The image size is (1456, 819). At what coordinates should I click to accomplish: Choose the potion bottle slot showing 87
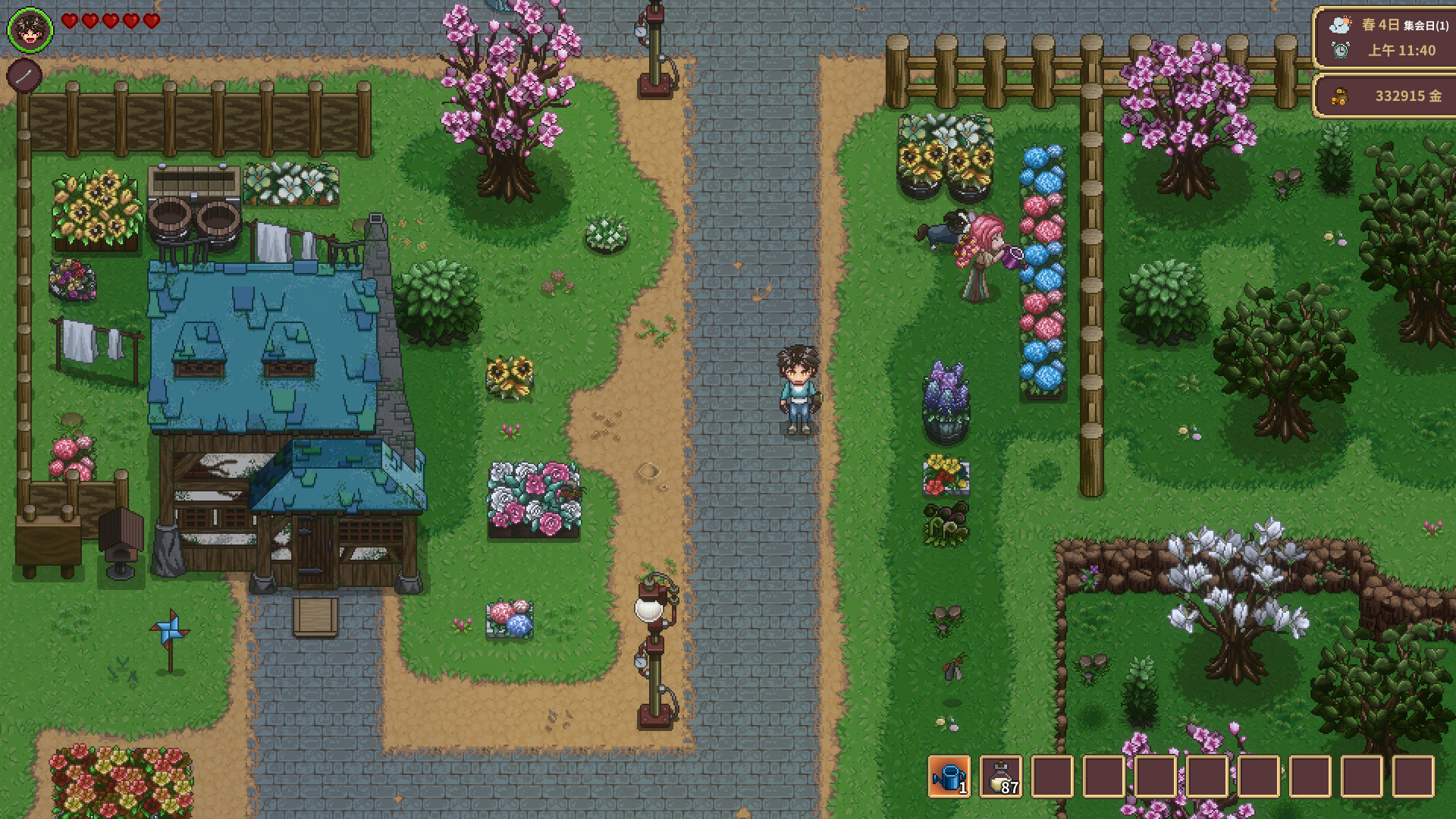1001,777
